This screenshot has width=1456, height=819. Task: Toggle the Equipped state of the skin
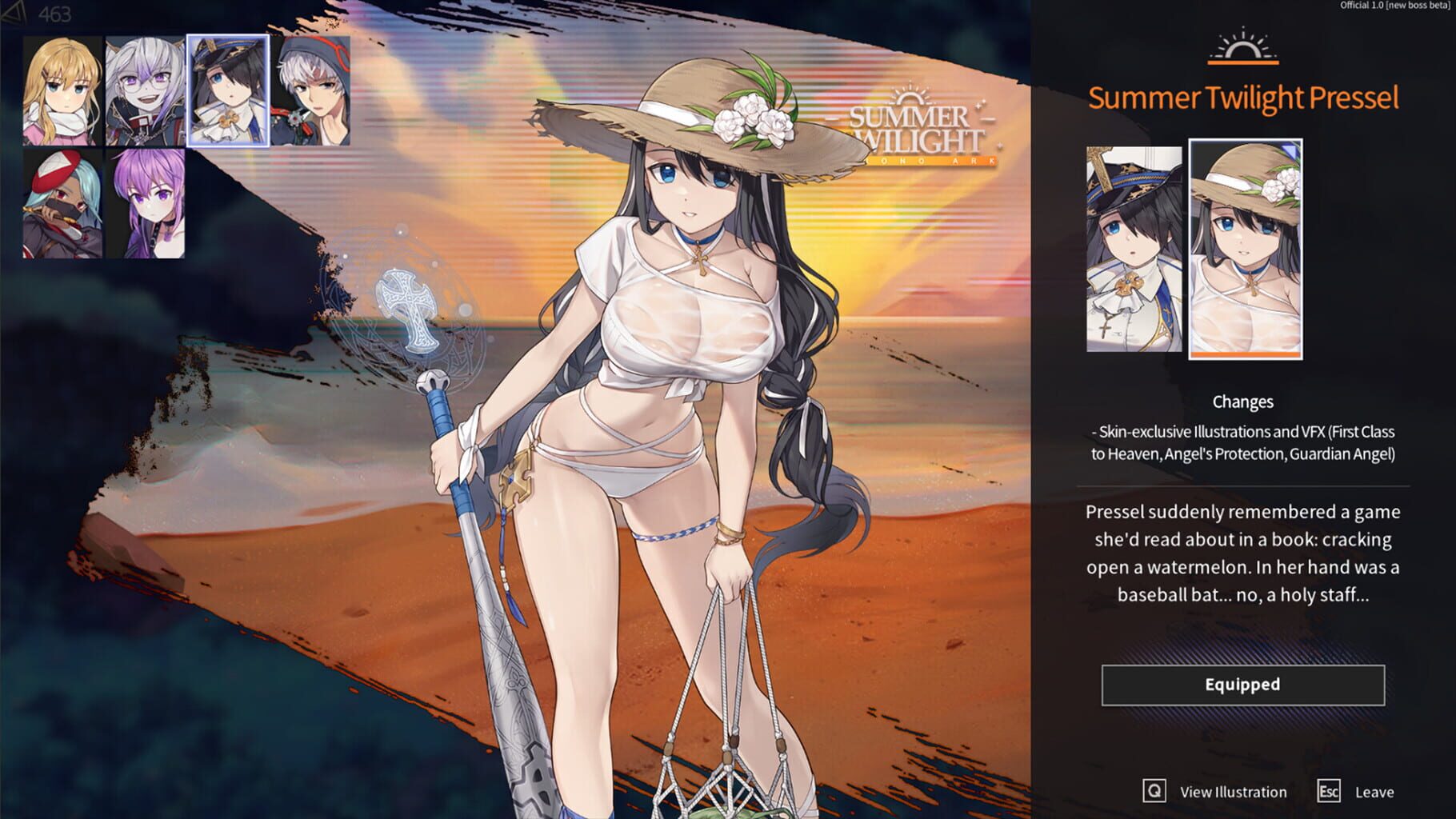coord(1242,685)
